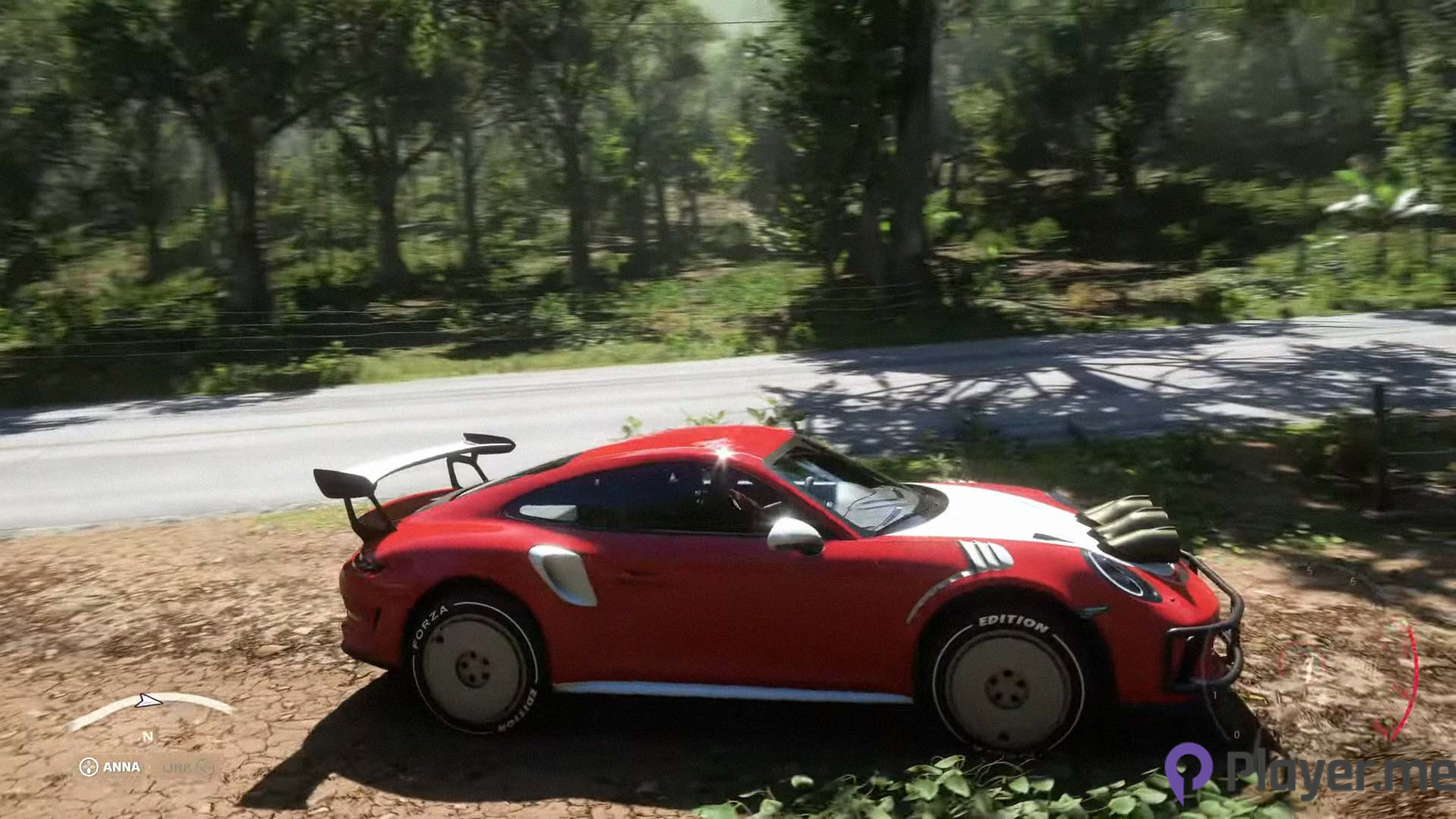Select the ANNA assistant icon on the HUD

pos(89,767)
